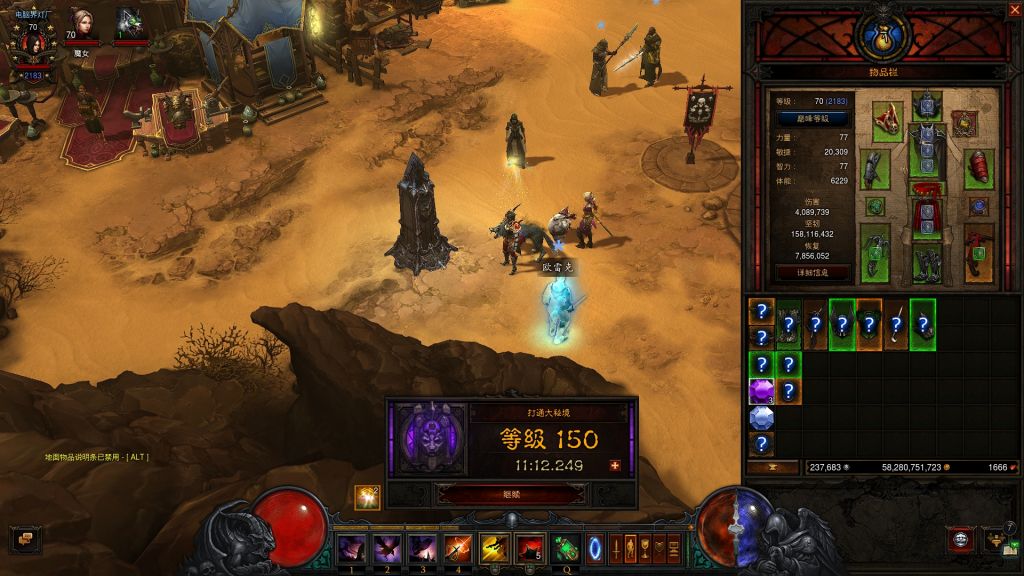Show the 详细信息 detailed stats

click(812, 272)
